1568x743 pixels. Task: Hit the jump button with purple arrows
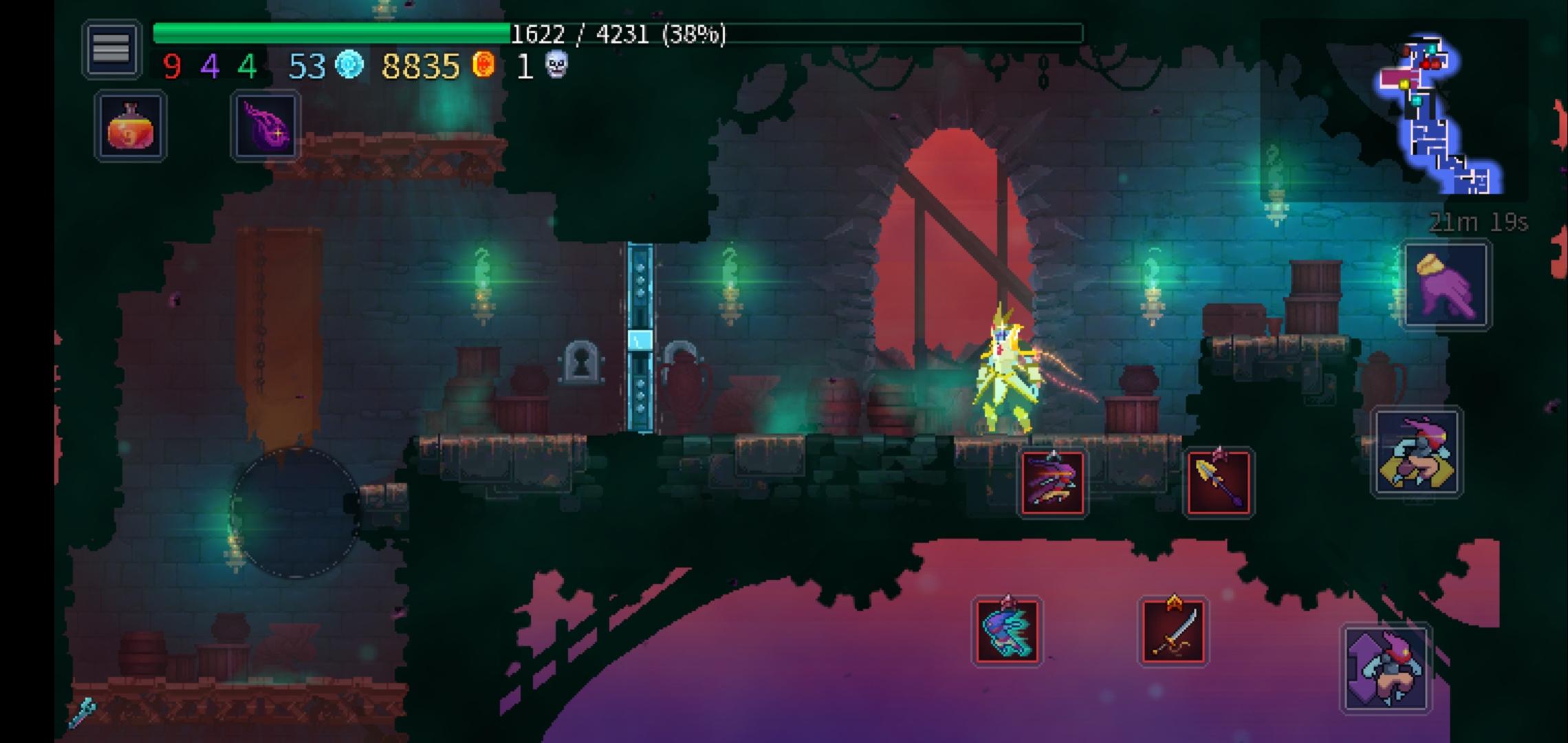pos(1385,668)
